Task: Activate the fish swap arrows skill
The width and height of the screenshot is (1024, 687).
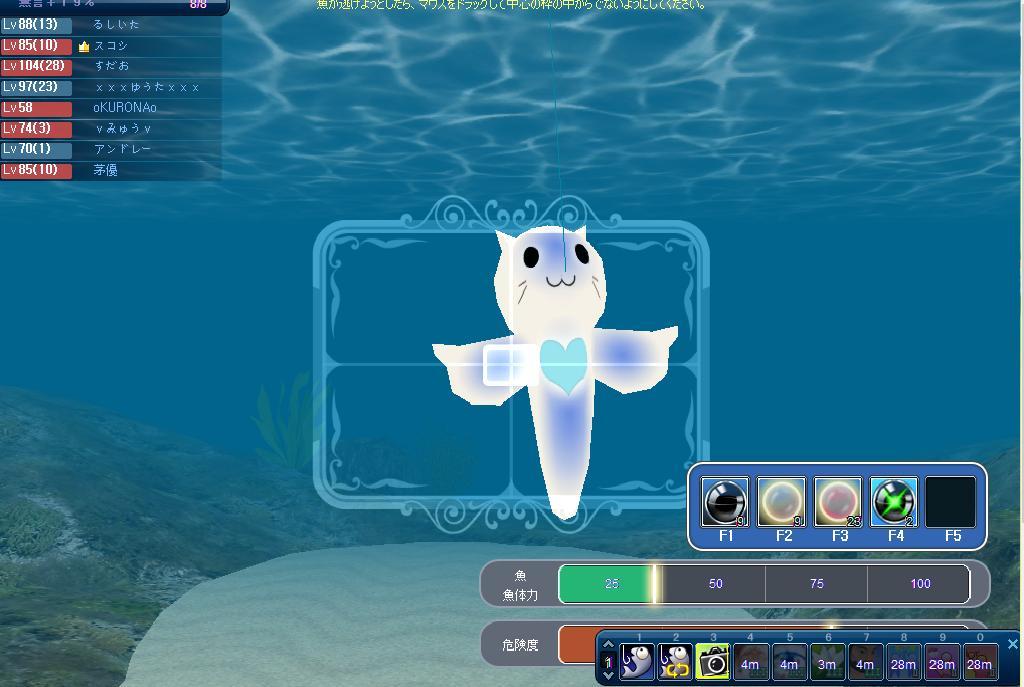Action: [675, 662]
